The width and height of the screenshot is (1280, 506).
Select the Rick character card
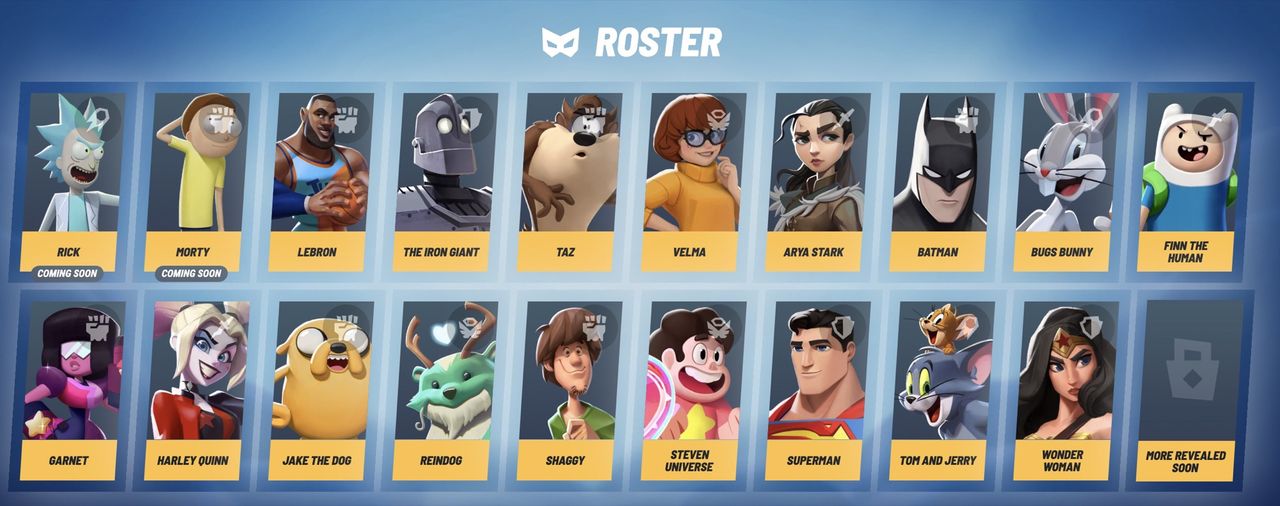(71, 180)
